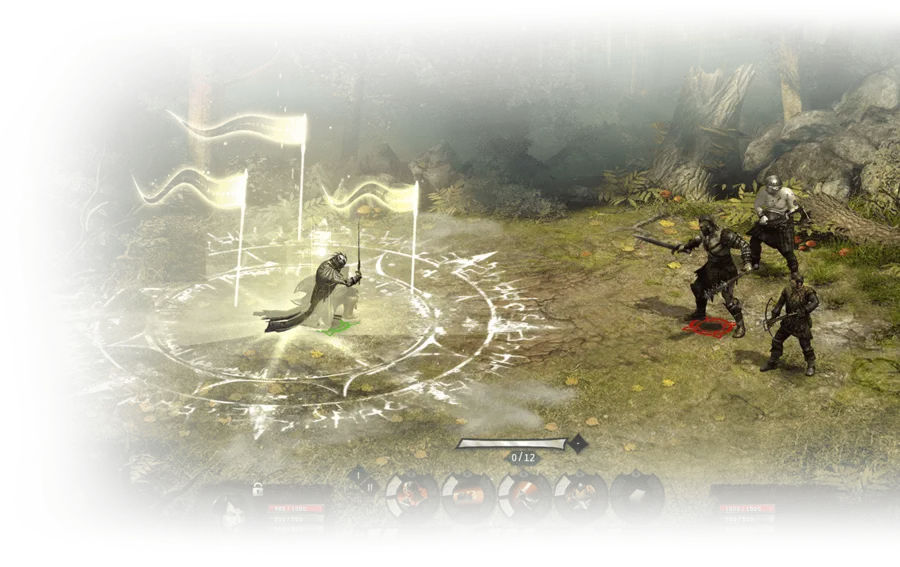Click the small diamond button above pause

click(x=357, y=476)
